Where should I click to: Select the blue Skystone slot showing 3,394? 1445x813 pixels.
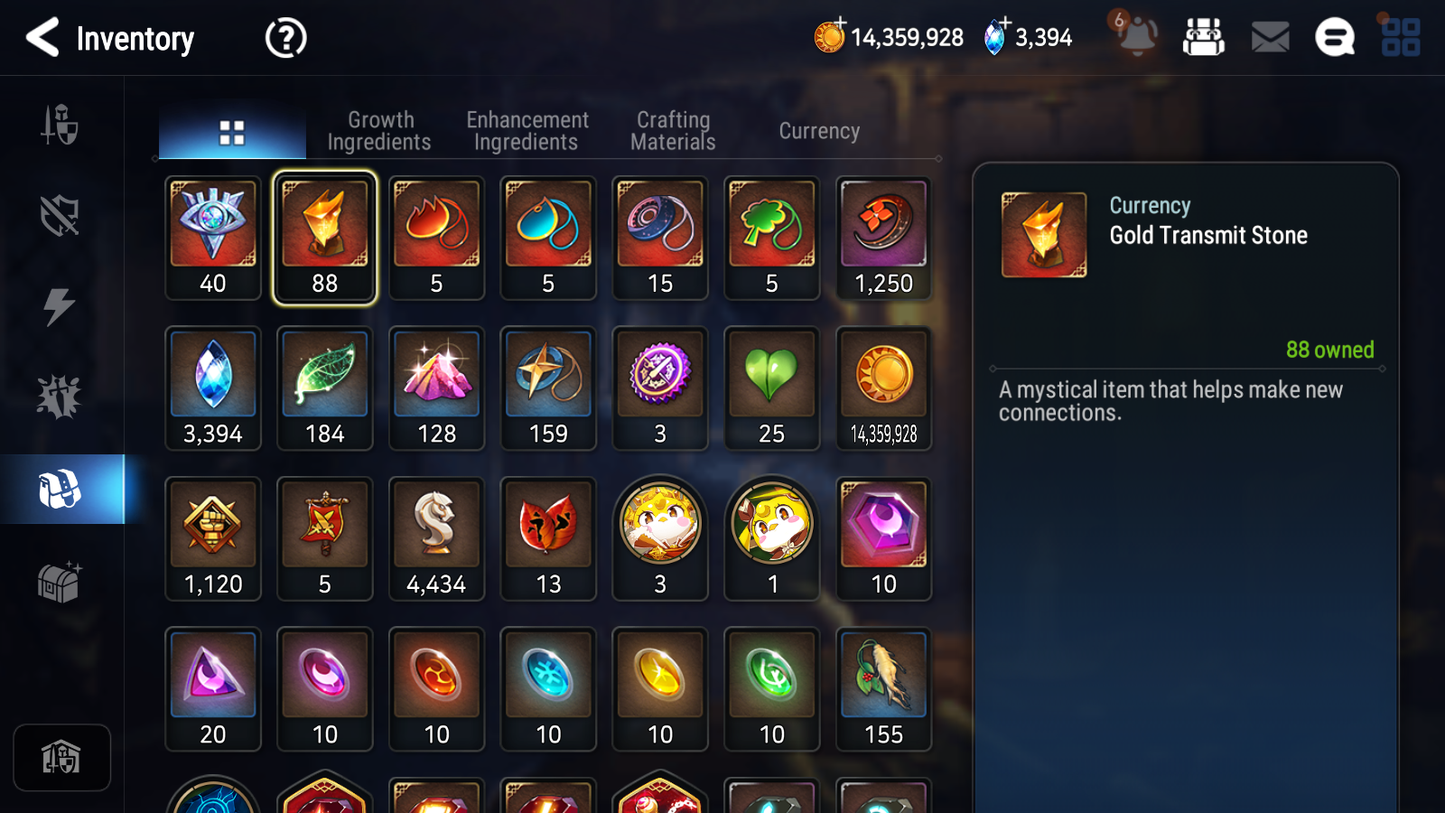tap(213, 388)
